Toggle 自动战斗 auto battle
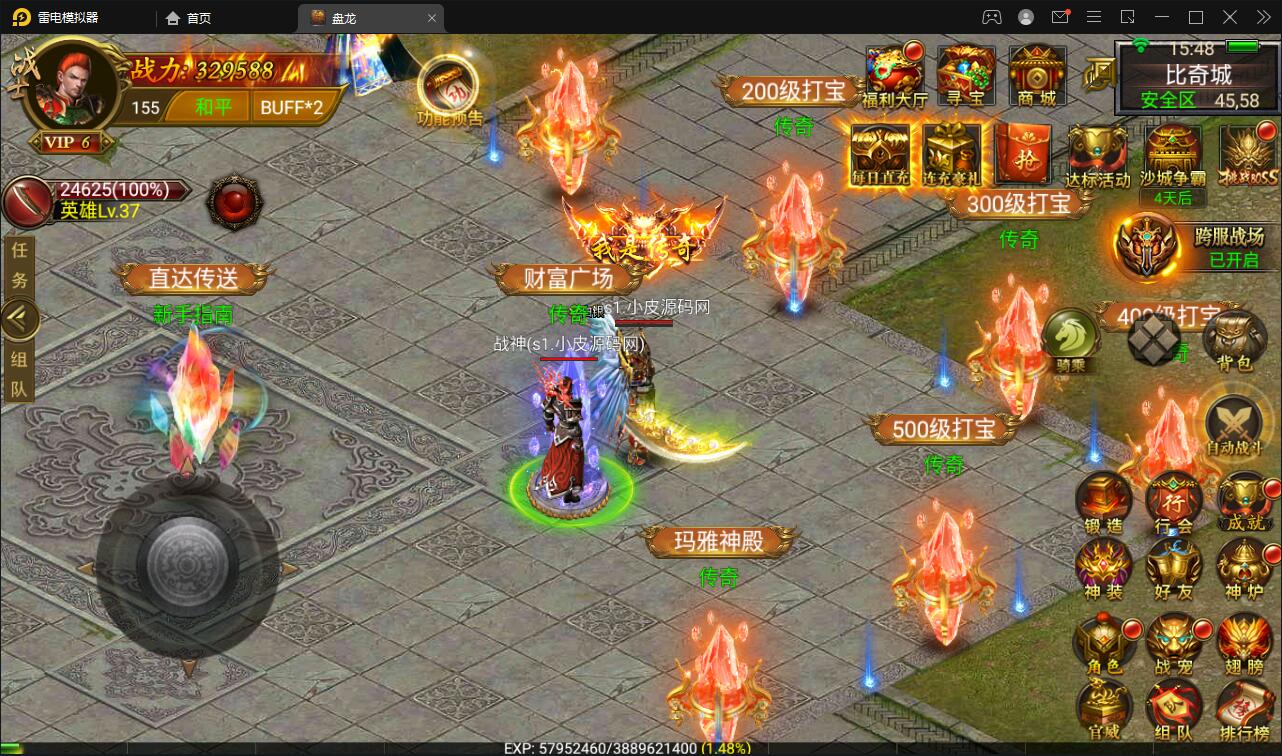Viewport: 1282px width, 756px height. [1234, 427]
